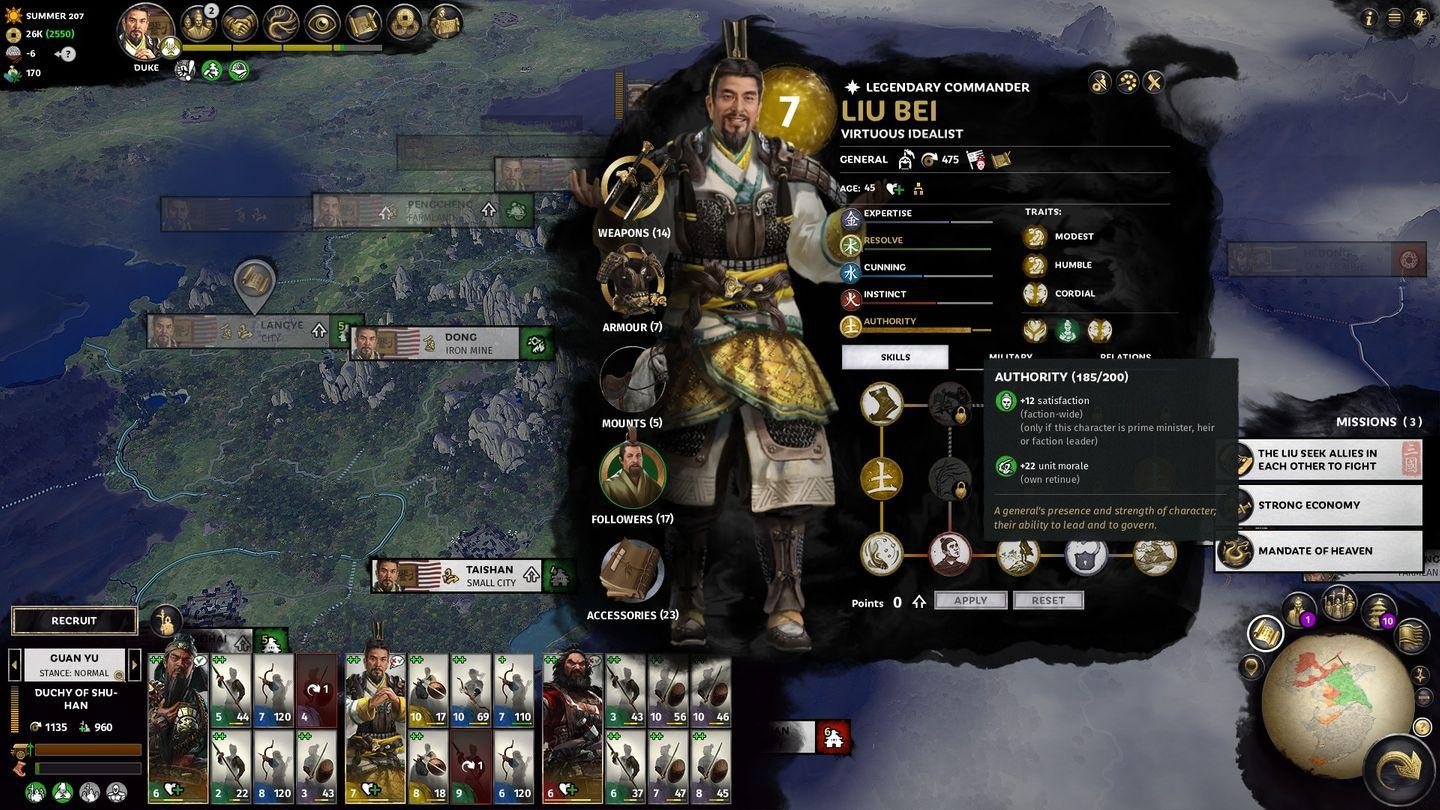Reset the skill point allocation

point(1048,600)
